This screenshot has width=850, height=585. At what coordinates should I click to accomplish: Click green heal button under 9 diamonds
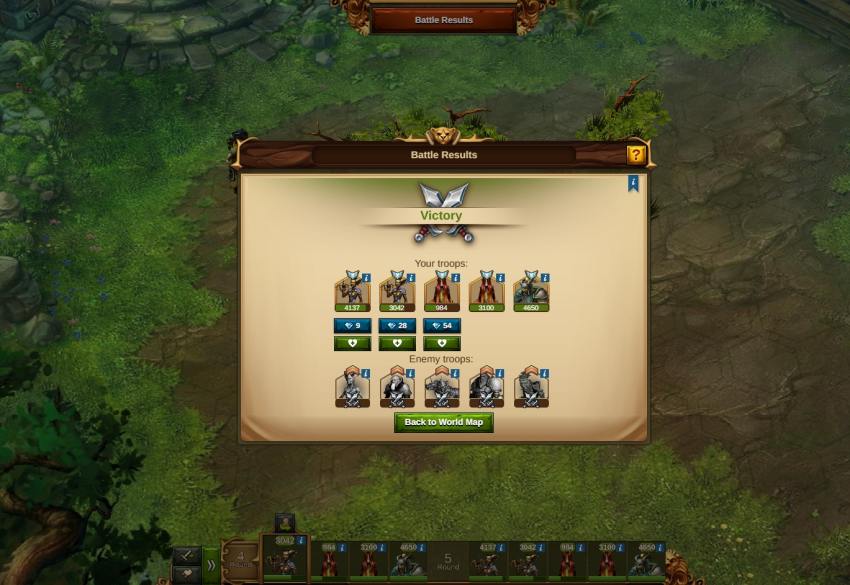pos(352,343)
